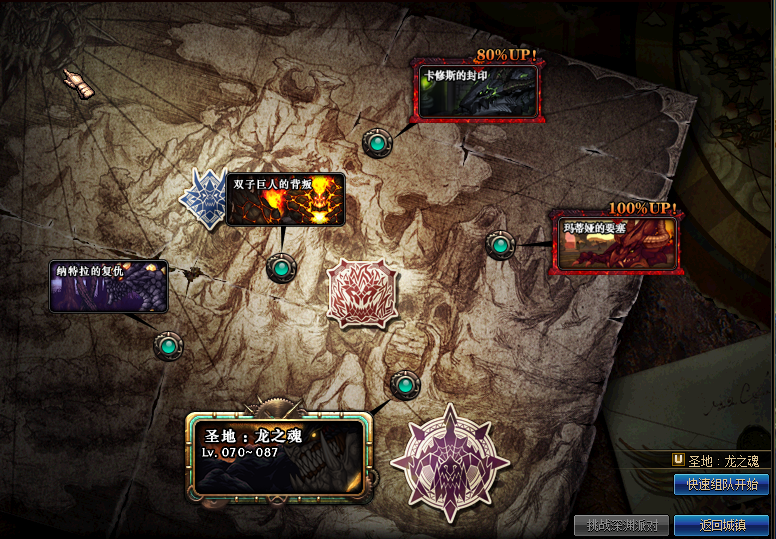Click the map node linked to 玛蒂娅的要塞
The image size is (776, 539).
tap(500, 244)
